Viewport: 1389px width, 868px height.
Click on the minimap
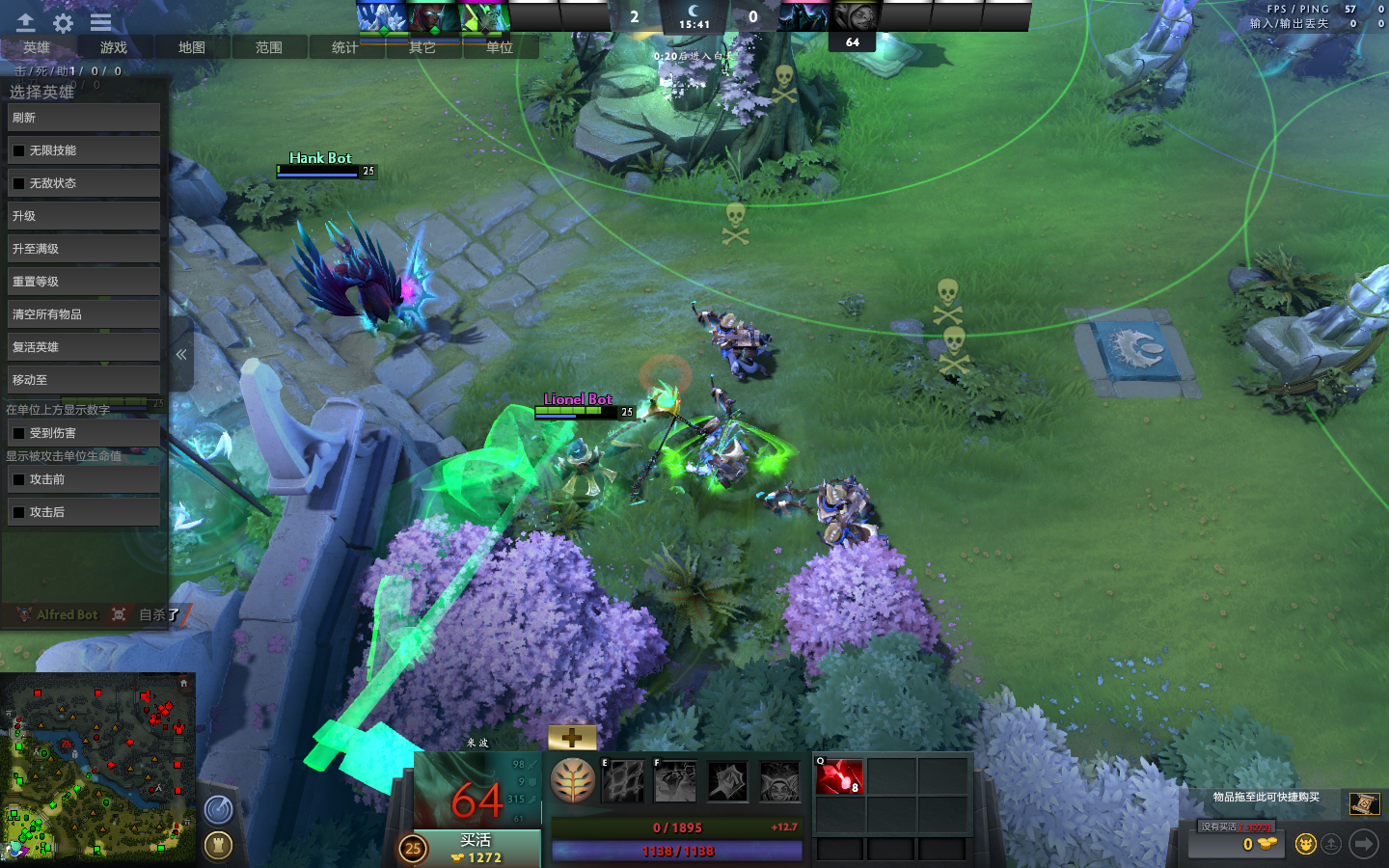pos(96,767)
